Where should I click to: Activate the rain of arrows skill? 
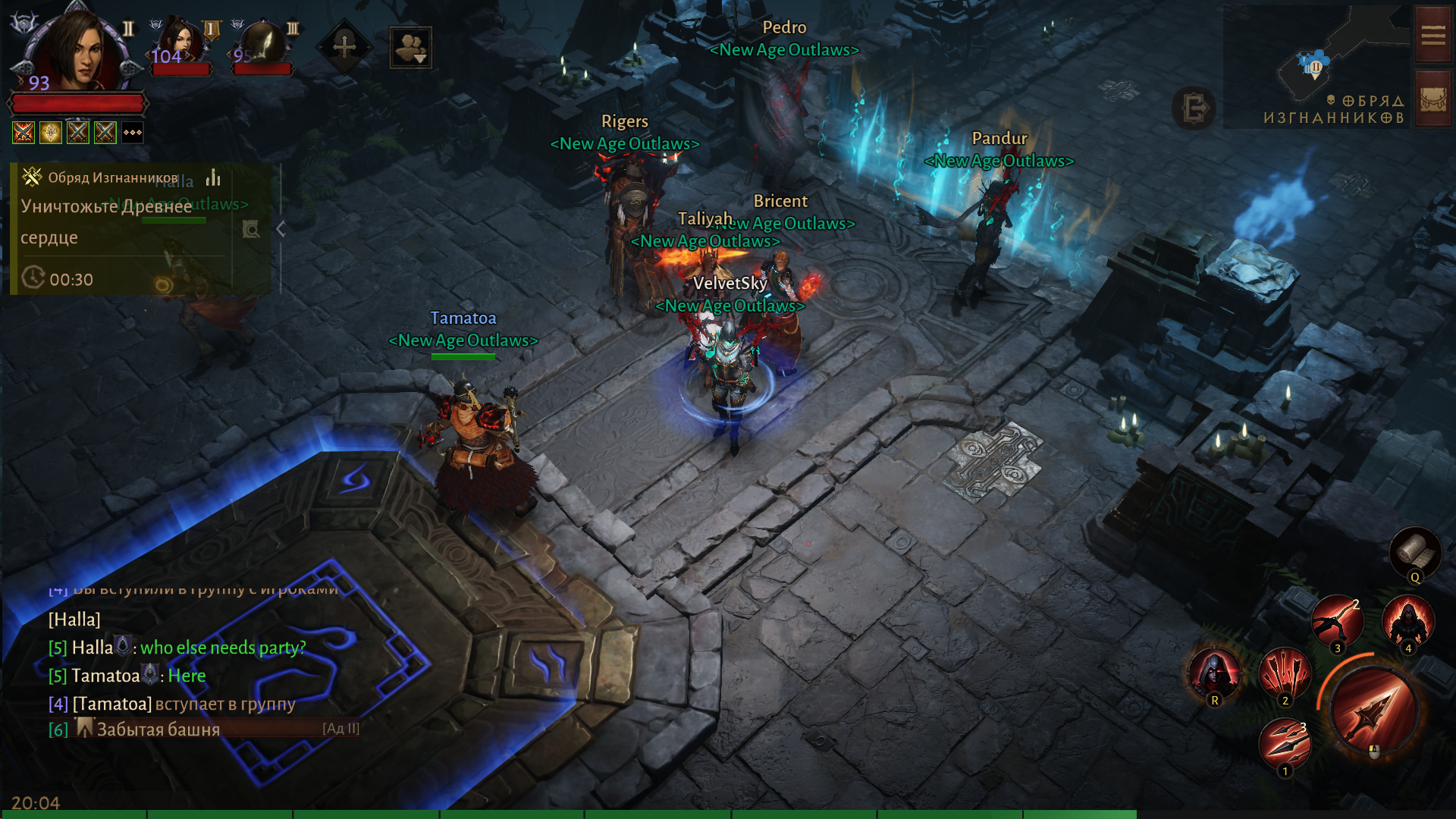(1285, 673)
